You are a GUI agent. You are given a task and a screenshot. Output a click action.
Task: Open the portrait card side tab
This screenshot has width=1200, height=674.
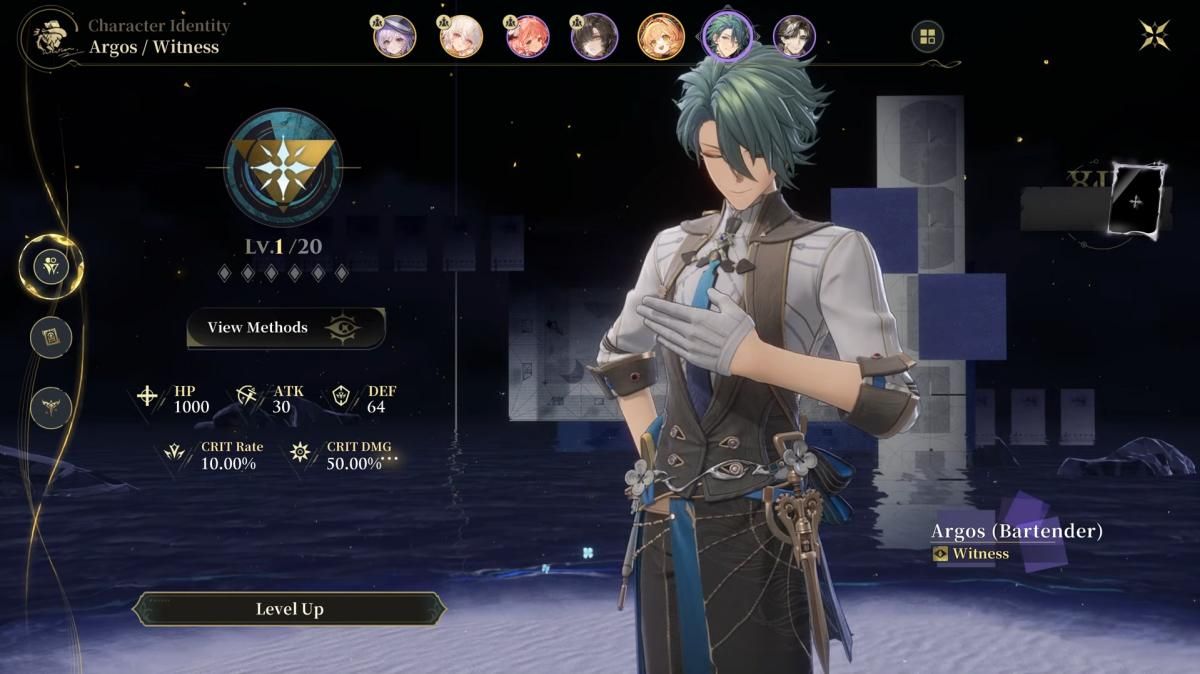(x=50, y=337)
